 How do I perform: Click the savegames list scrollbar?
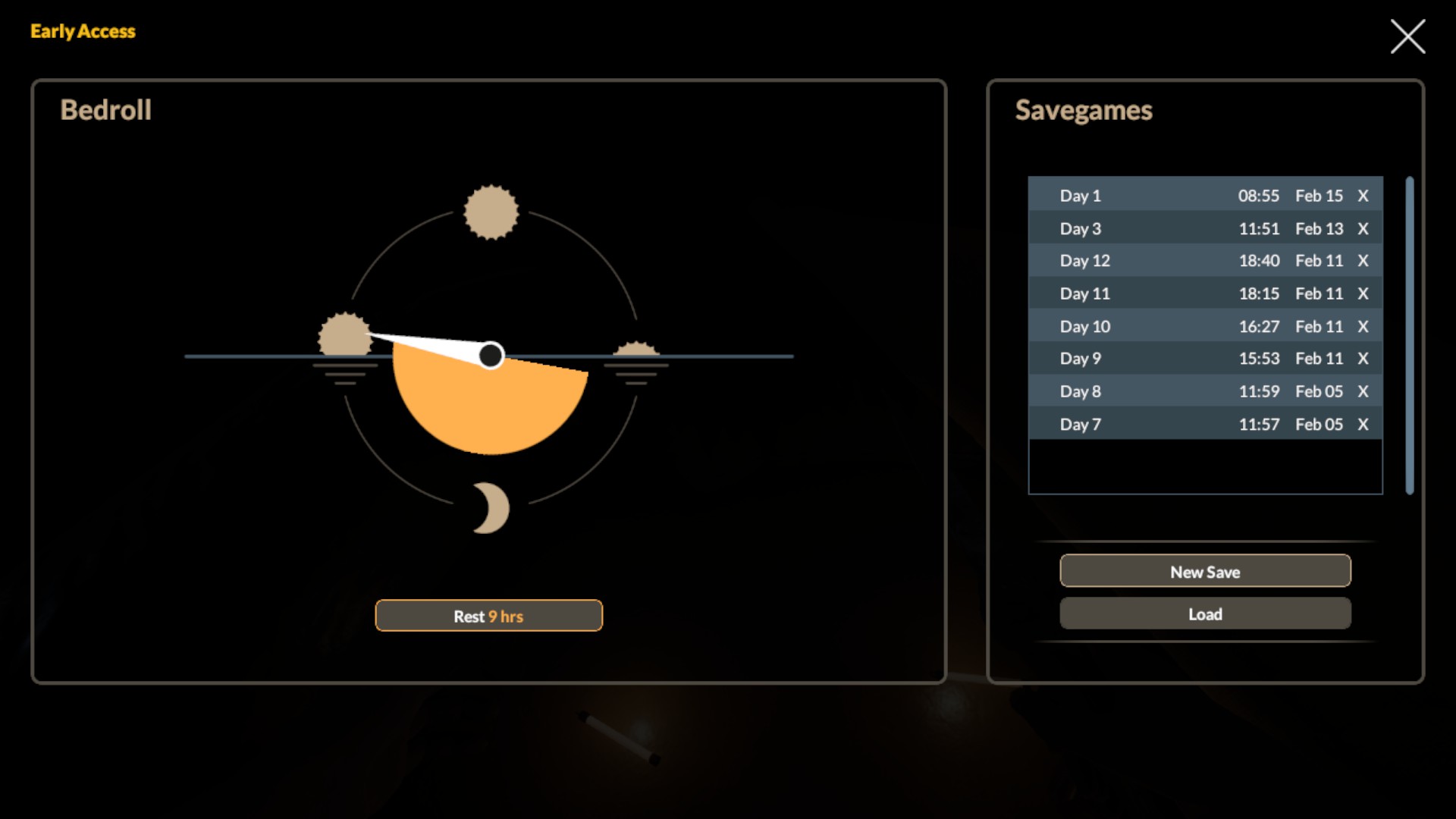(1410, 335)
